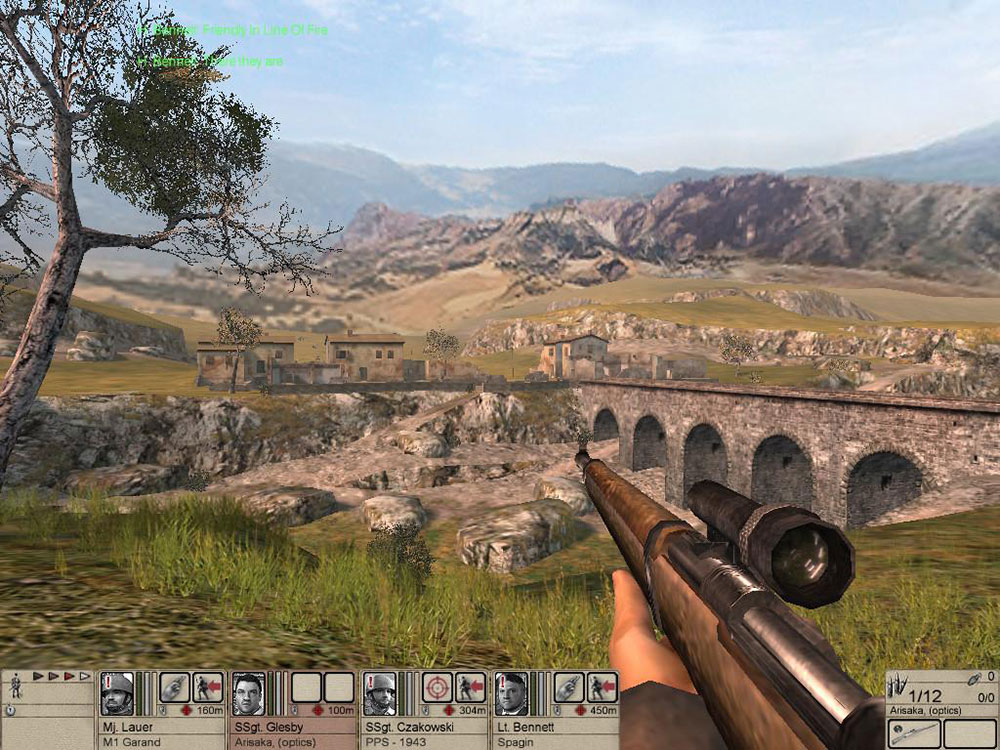
Task: Pick Lt. Bennett's portrait
Action: [511, 694]
